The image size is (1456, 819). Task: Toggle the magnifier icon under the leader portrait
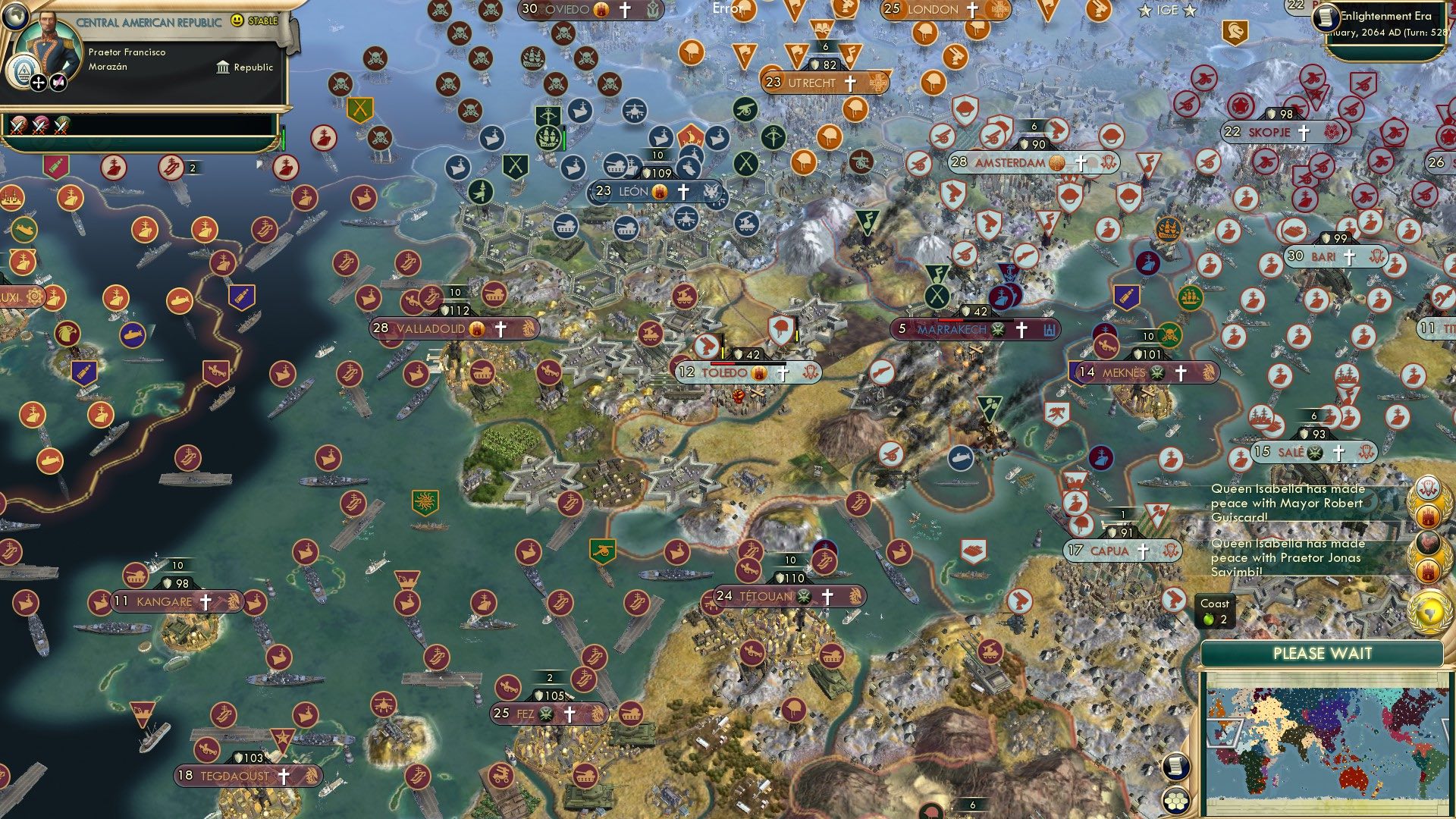click(58, 83)
